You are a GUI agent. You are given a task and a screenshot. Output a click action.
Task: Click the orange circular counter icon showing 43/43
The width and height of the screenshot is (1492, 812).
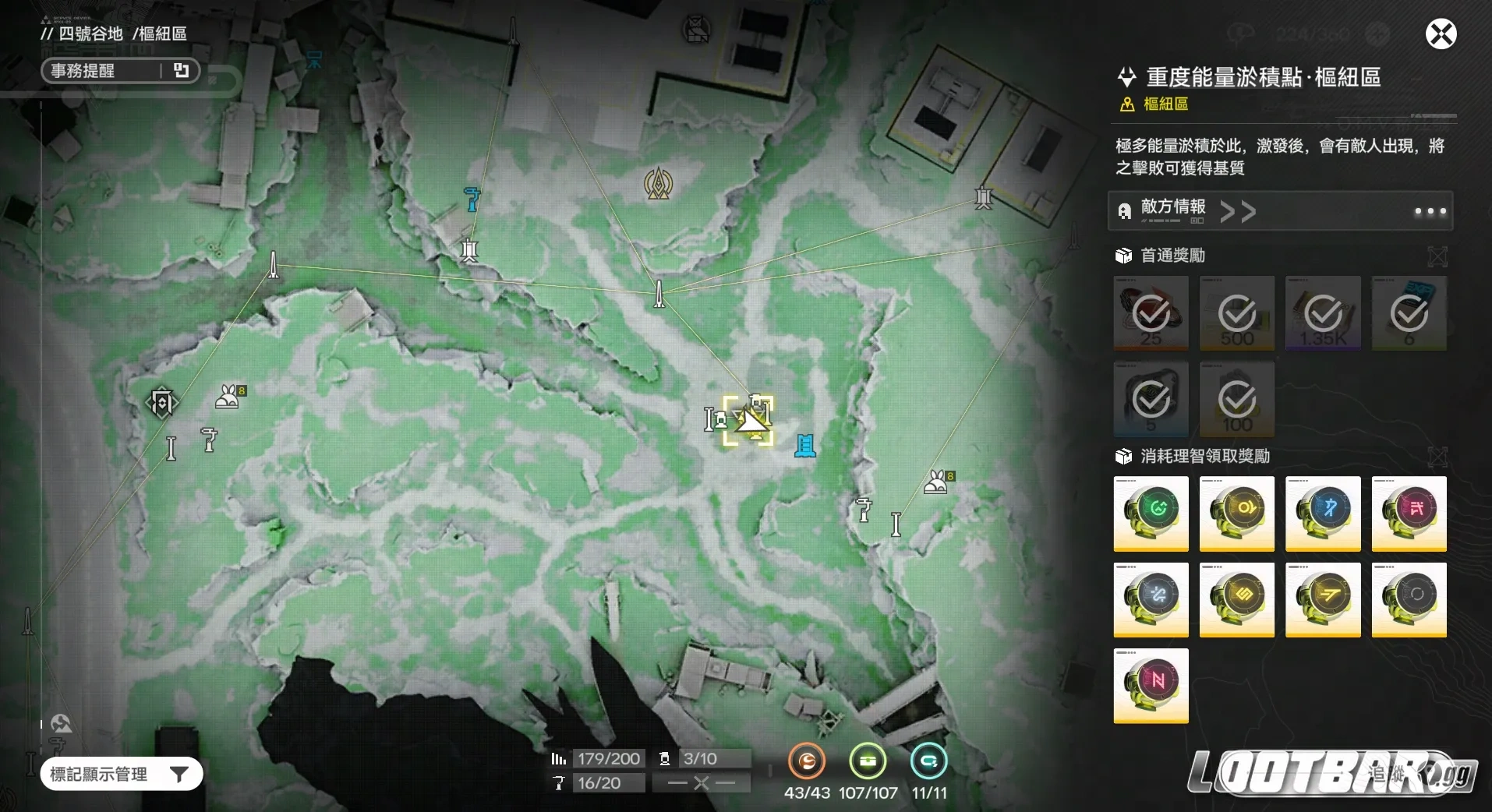pyautogui.click(x=807, y=761)
